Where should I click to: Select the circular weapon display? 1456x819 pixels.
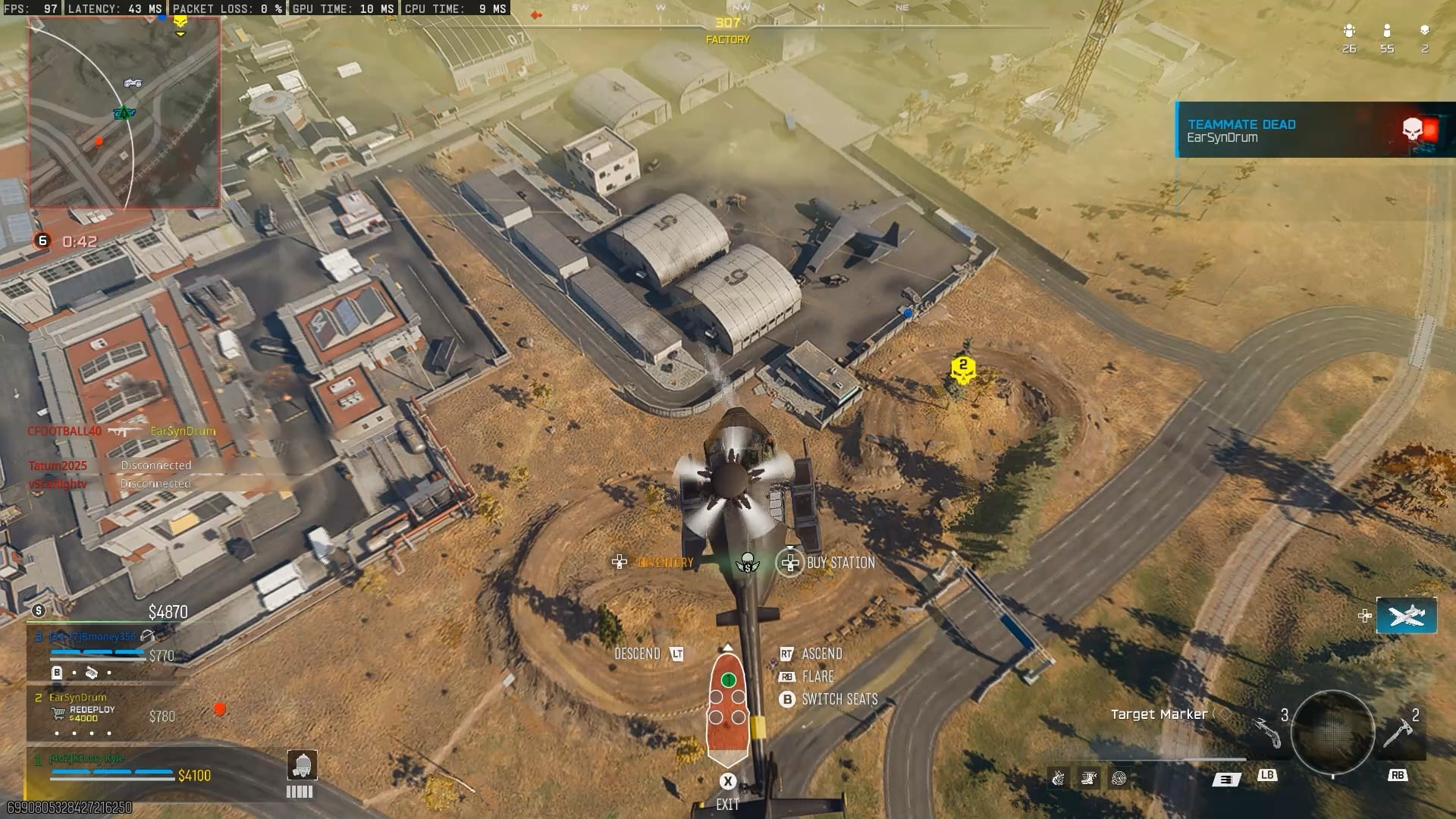point(1332,732)
